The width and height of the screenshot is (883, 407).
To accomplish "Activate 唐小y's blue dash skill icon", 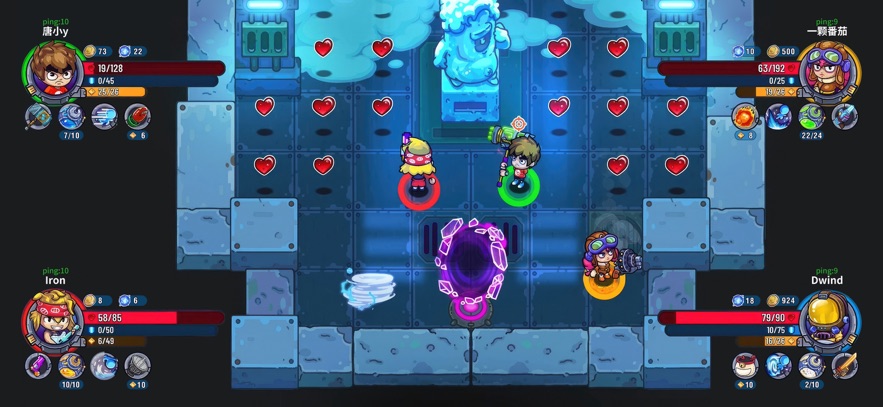I will pyautogui.click(x=103, y=117).
